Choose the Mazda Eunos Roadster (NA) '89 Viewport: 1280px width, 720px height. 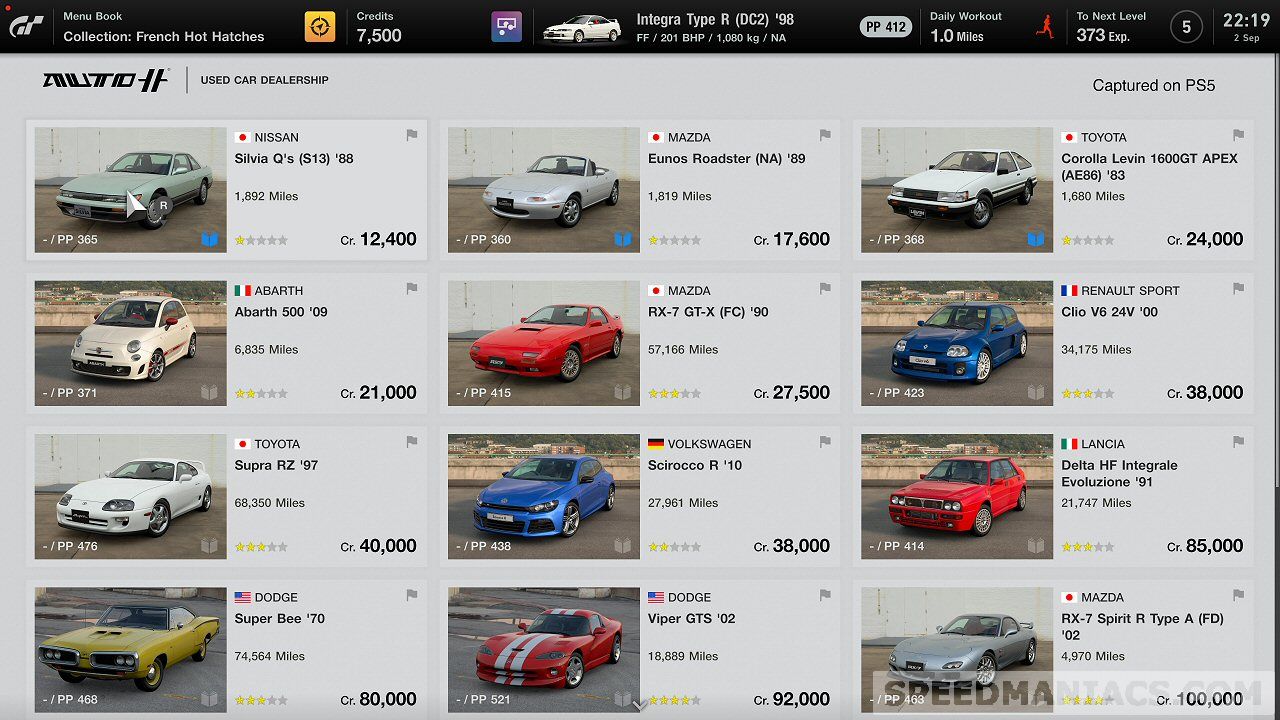(x=640, y=190)
